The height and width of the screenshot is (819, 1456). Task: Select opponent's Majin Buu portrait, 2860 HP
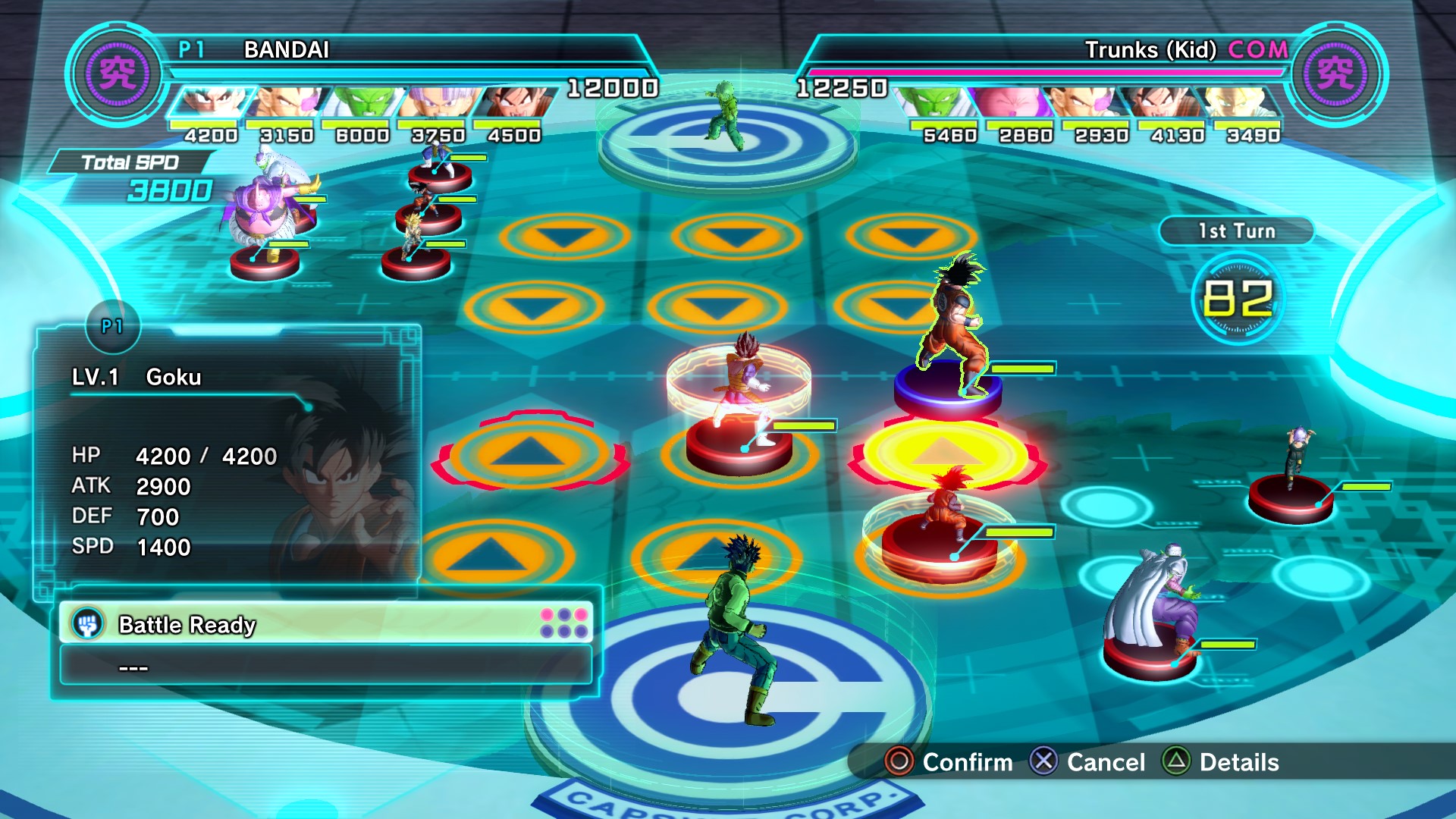[x=1014, y=102]
